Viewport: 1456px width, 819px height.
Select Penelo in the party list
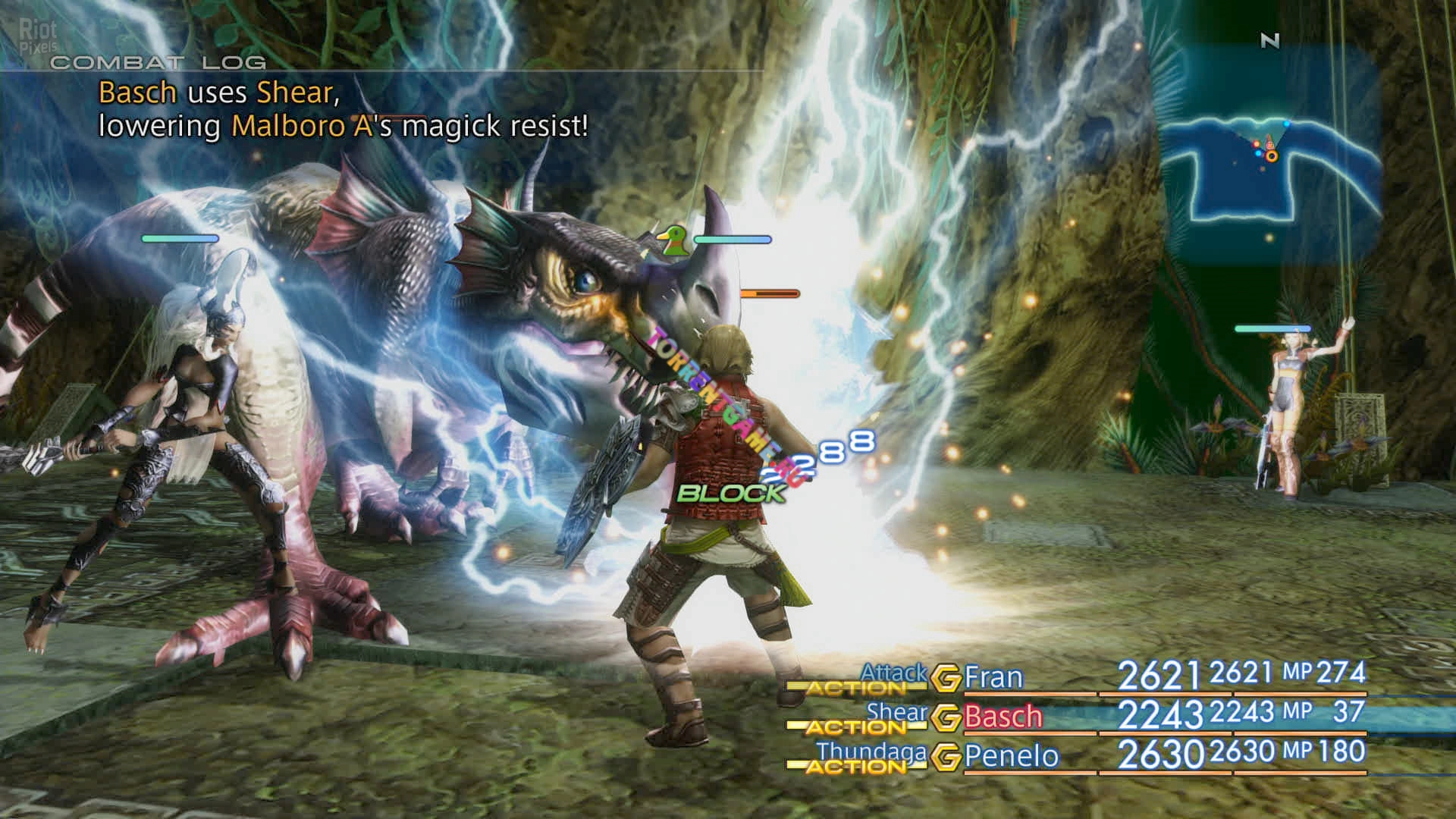tap(1011, 756)
